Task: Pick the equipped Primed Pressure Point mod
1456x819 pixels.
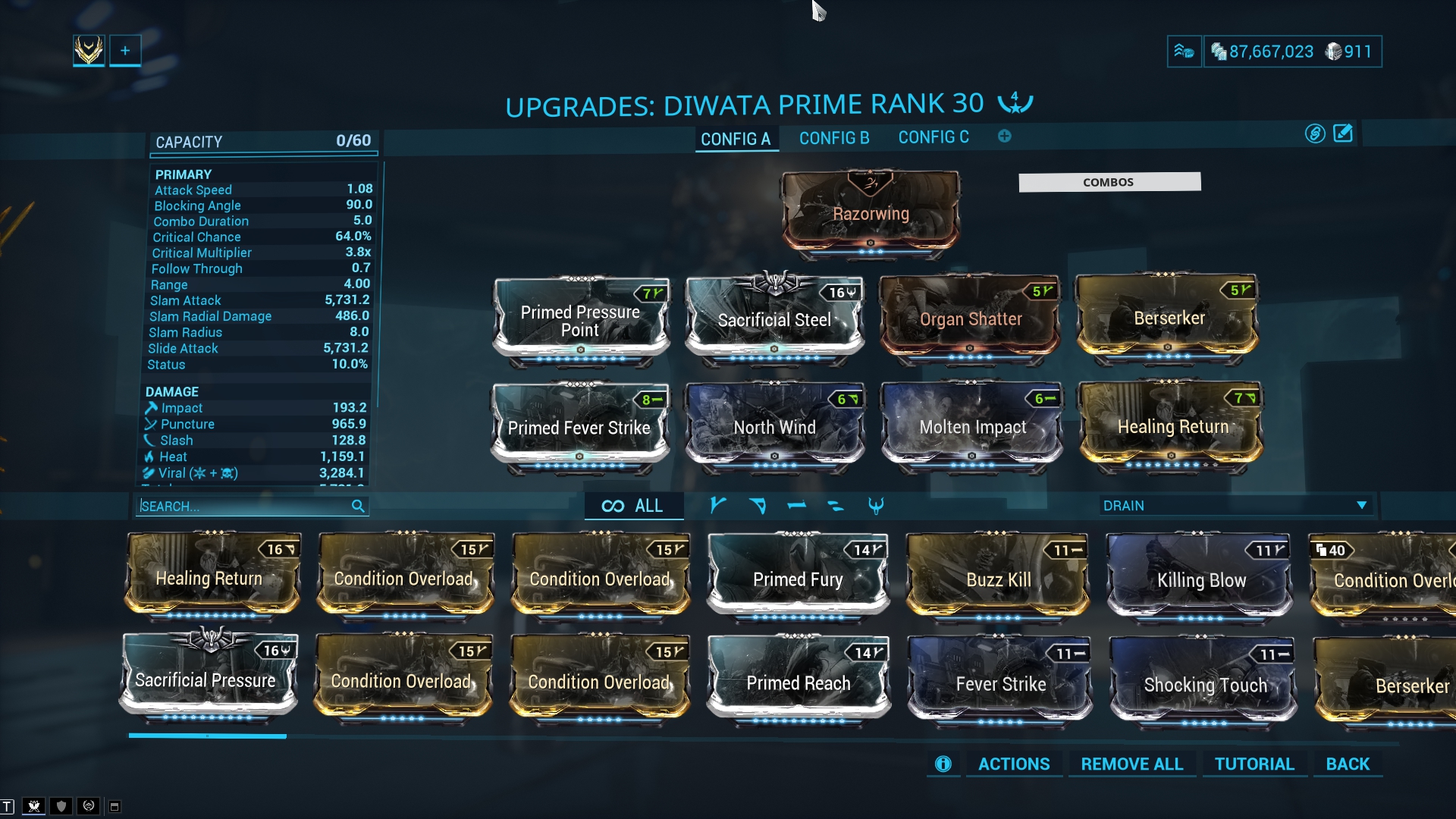Action: [x=580, y=320]
